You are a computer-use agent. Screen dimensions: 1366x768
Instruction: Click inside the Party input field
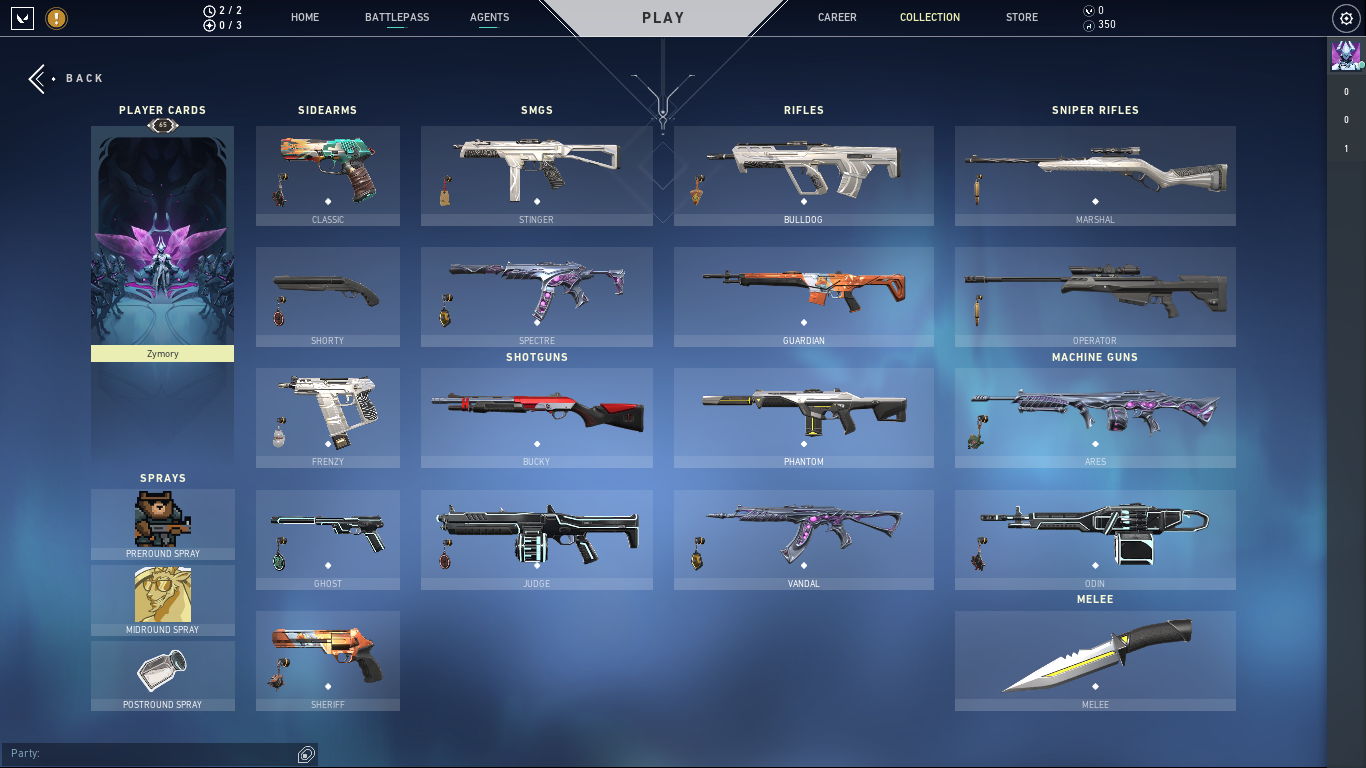pyautogui.click(x=150, y=753)
